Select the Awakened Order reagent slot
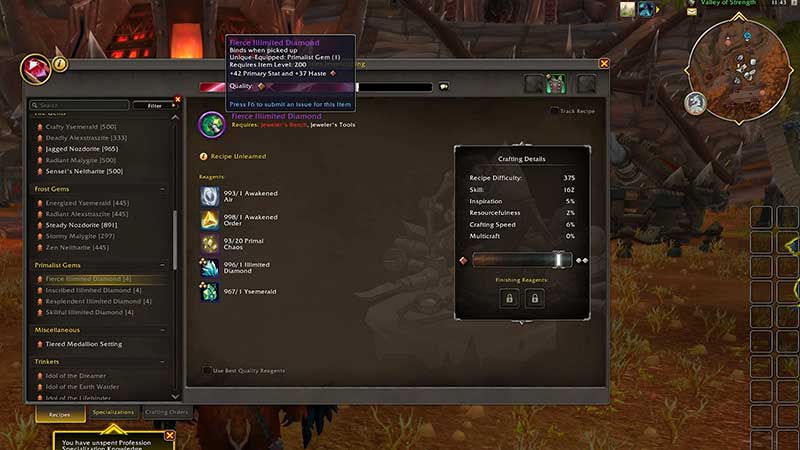Image resolution: width=800 pixels, height=450 pixels. pos(211,220)
